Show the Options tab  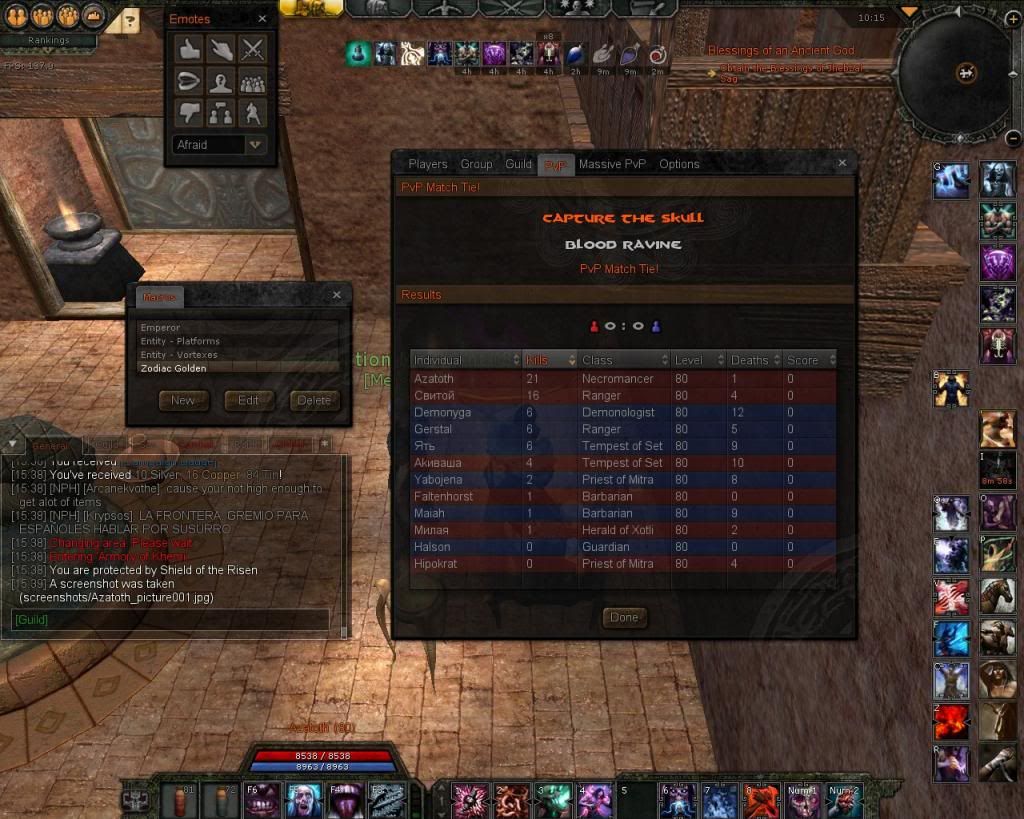pos(679,164)
